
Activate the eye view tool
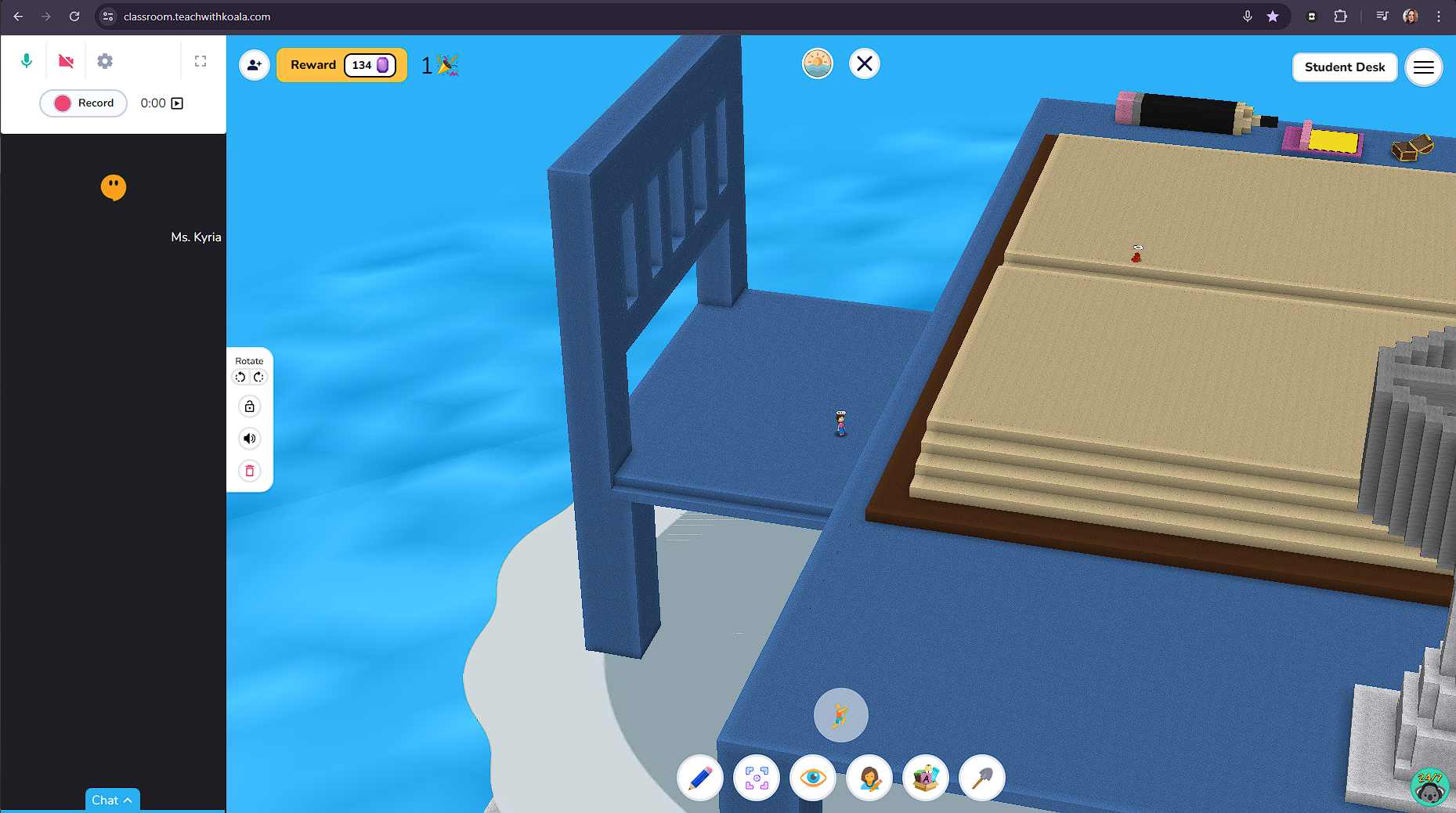pyautogui.click(x=812, y=778)
